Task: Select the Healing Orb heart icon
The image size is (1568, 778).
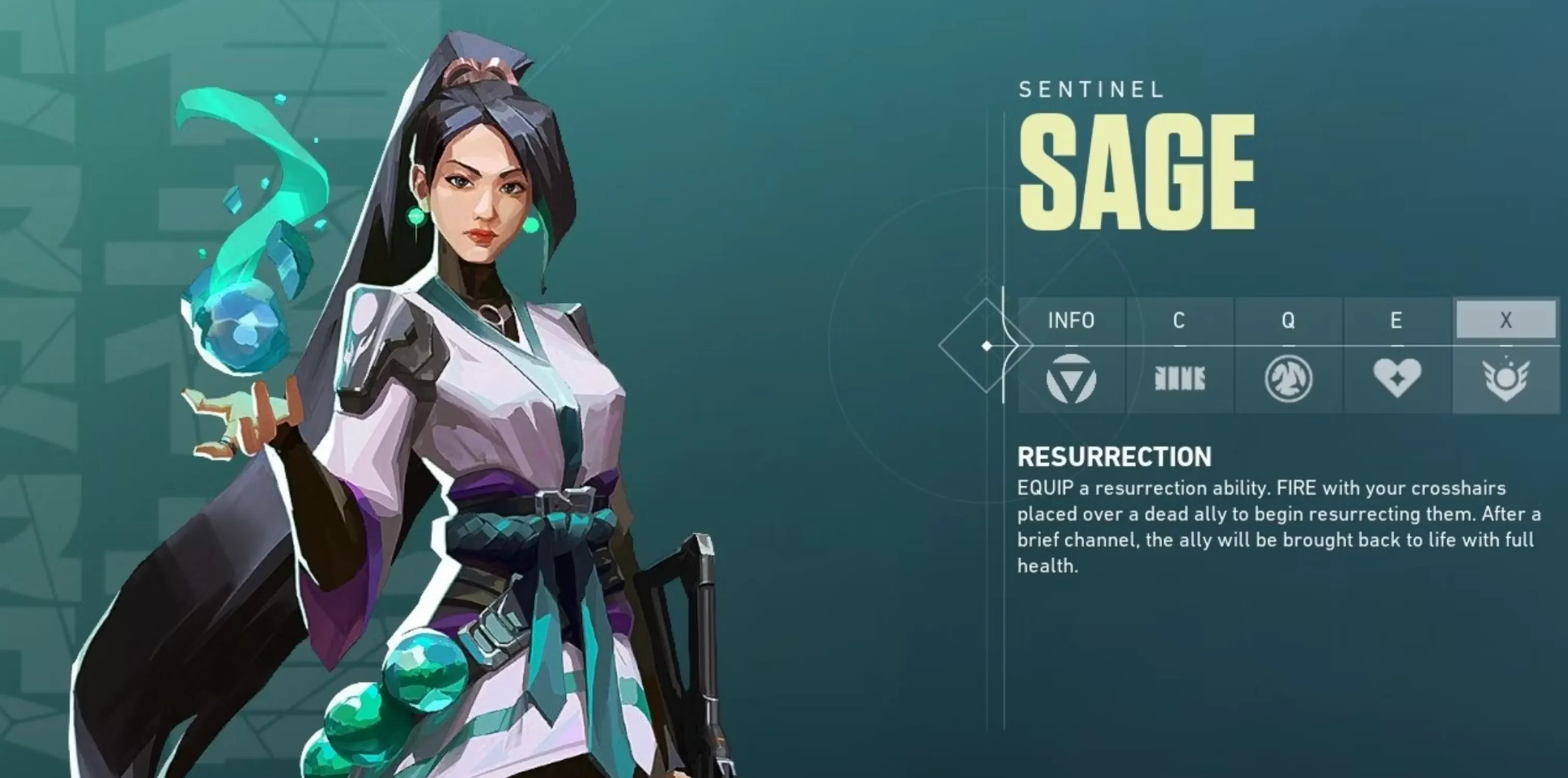Action: 1397,378
